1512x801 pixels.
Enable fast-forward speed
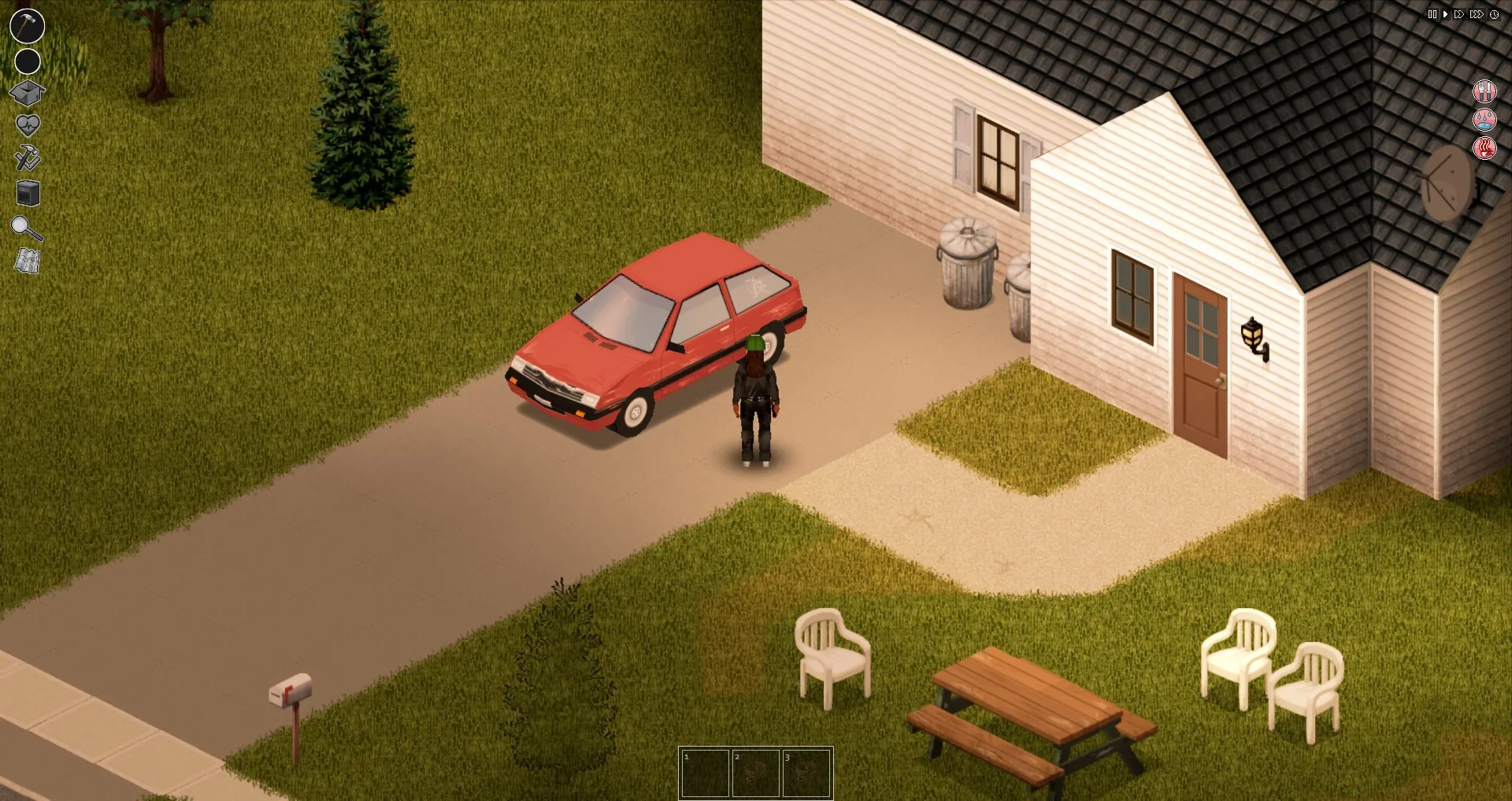pos(1460,14)
